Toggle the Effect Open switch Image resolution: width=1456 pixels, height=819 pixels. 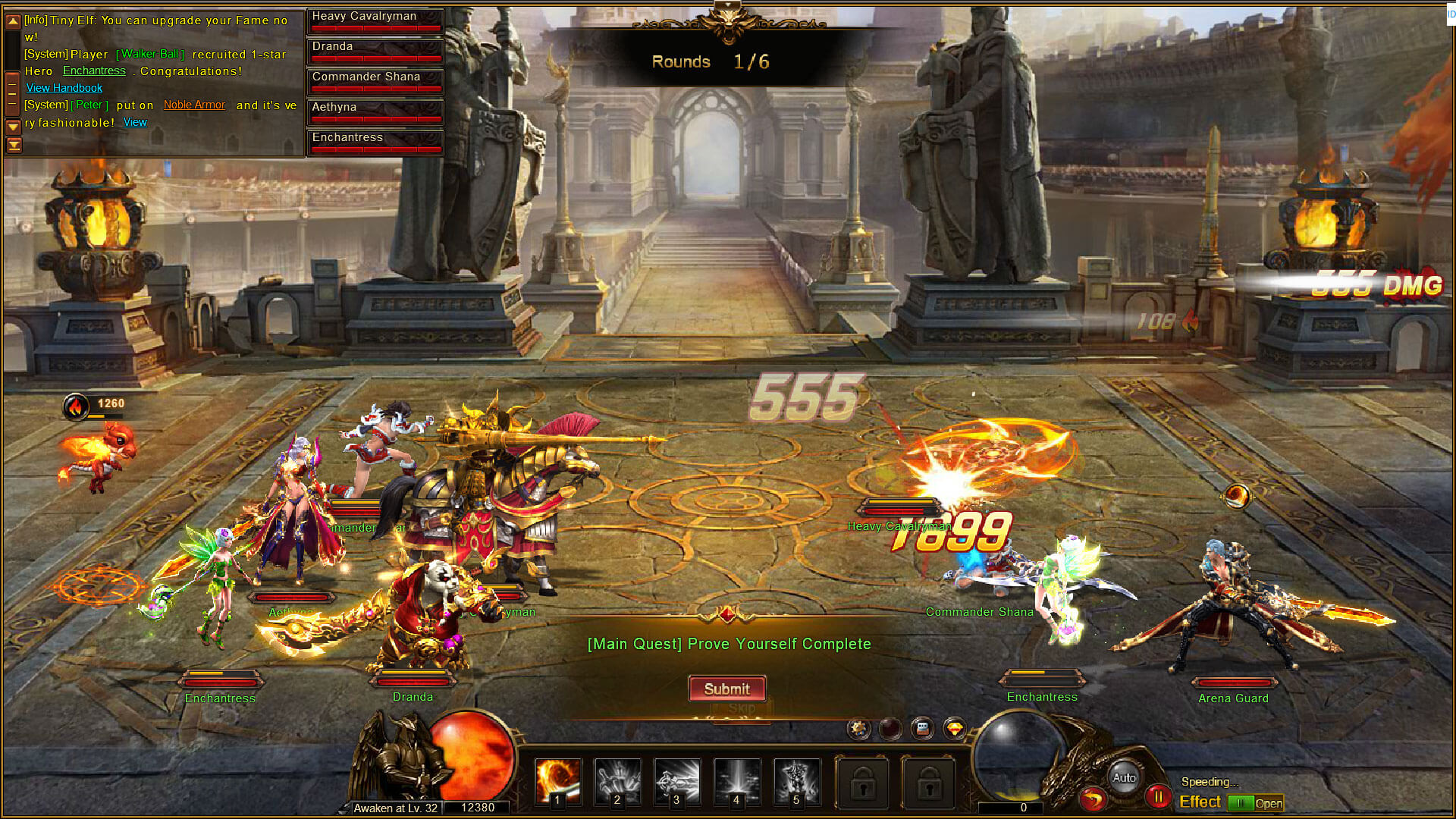(x=1255, y=803)
